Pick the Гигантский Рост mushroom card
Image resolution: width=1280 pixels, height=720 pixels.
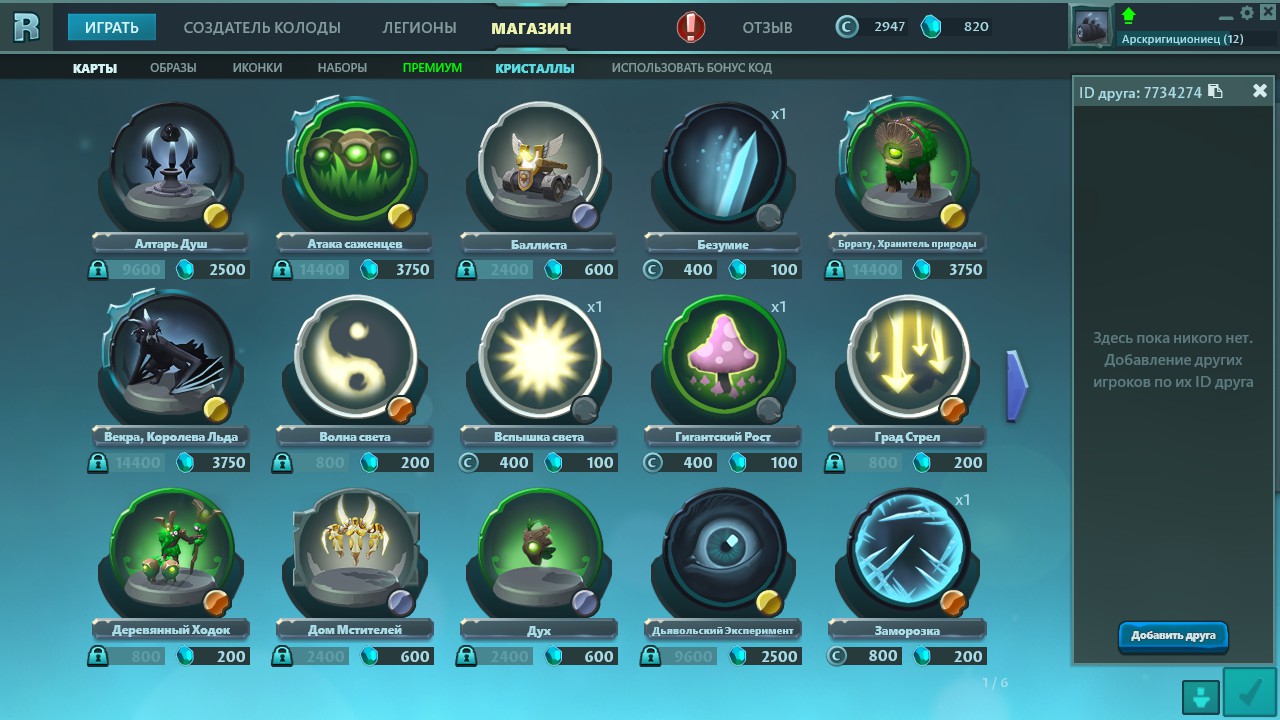click(724, 357)
